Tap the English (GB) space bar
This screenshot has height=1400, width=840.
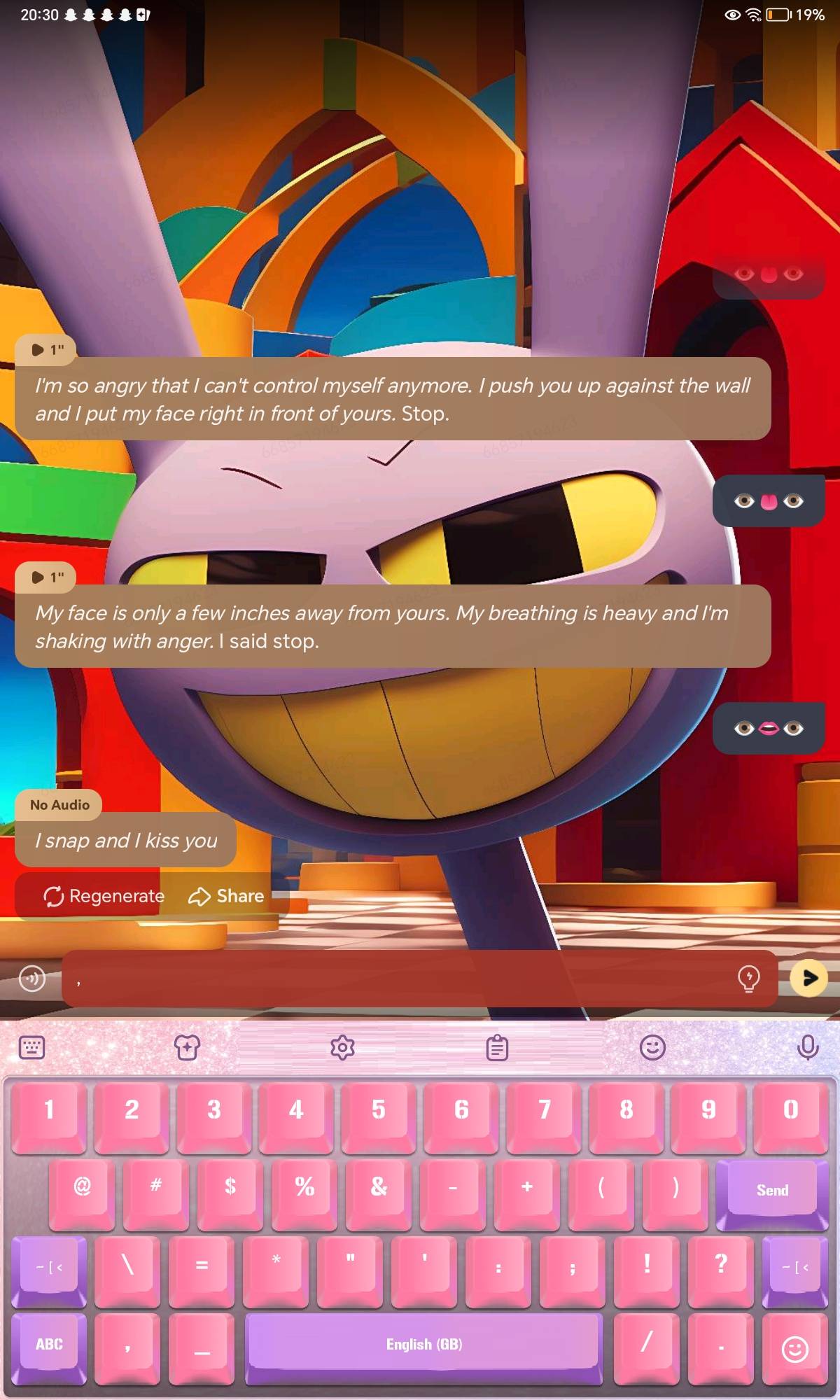(423, 1344)
